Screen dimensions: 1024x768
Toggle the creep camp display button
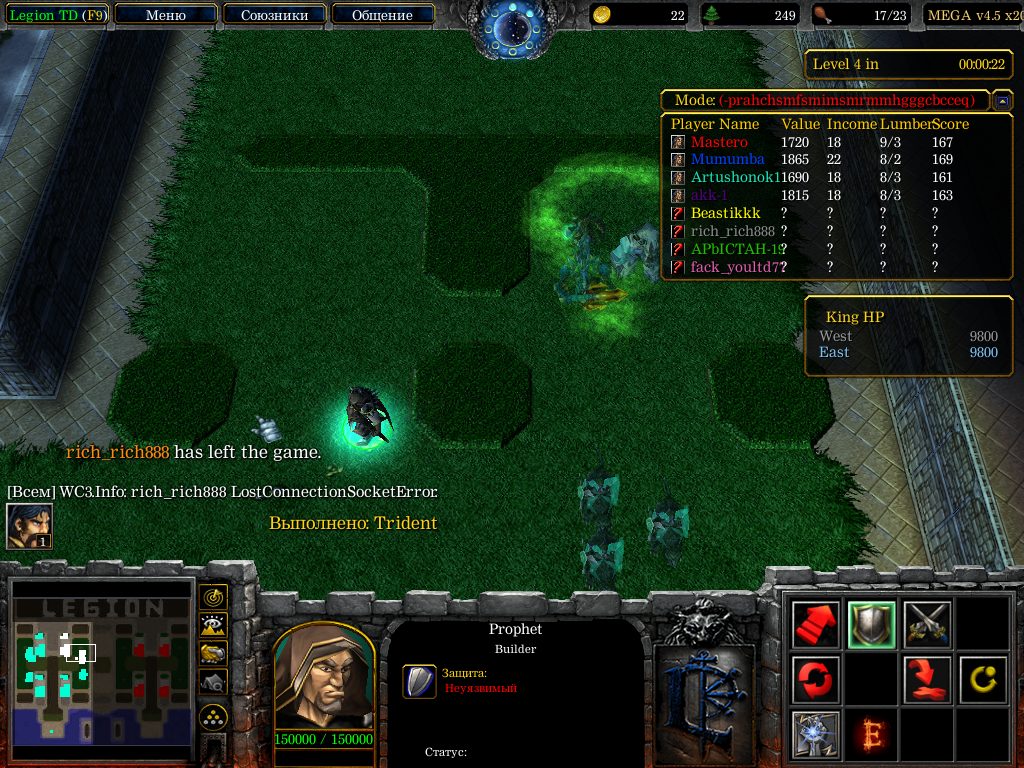coord(213,682)
